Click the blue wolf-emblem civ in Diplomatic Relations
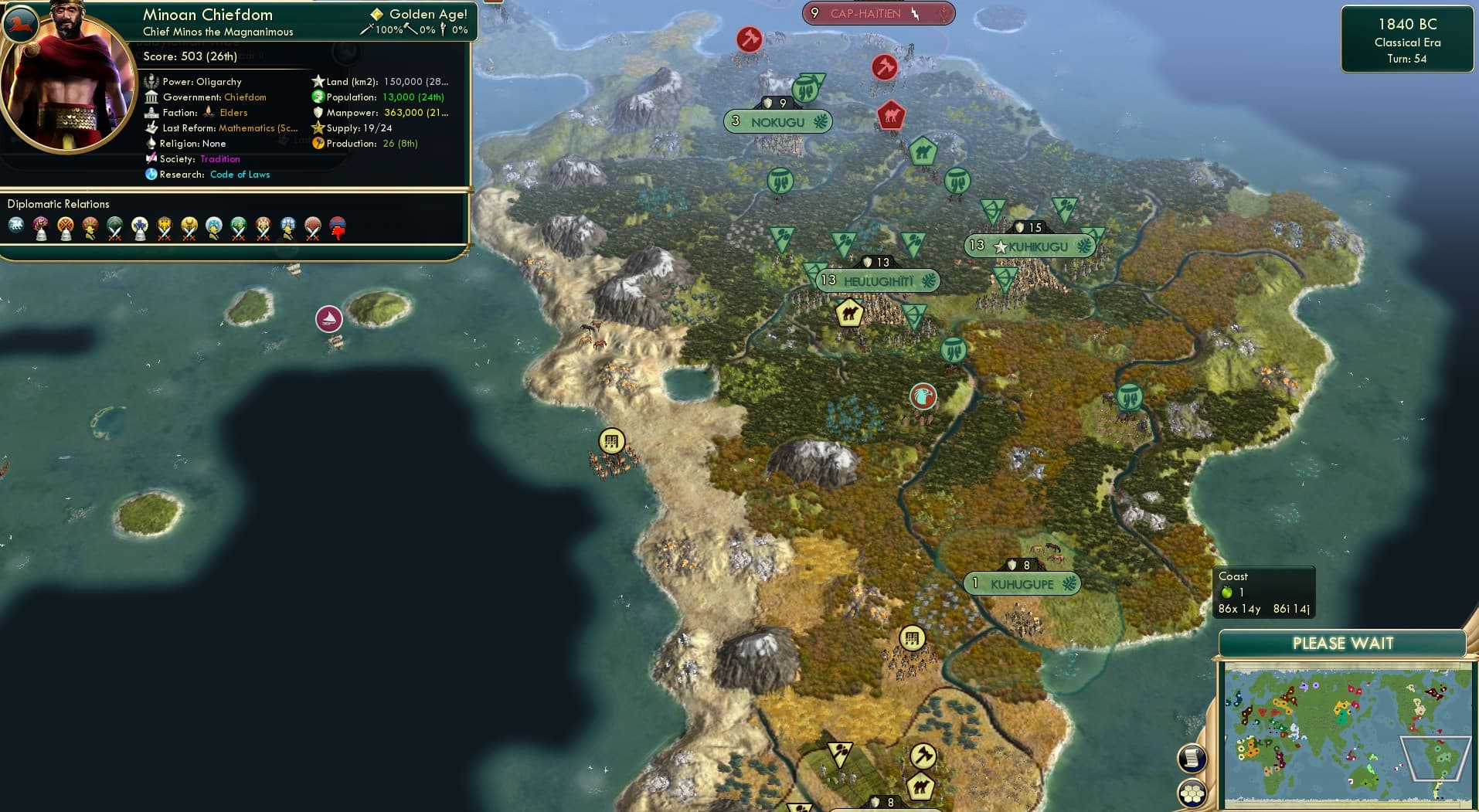The height and width of the screenshot is (812, 1479). (17, 223)
